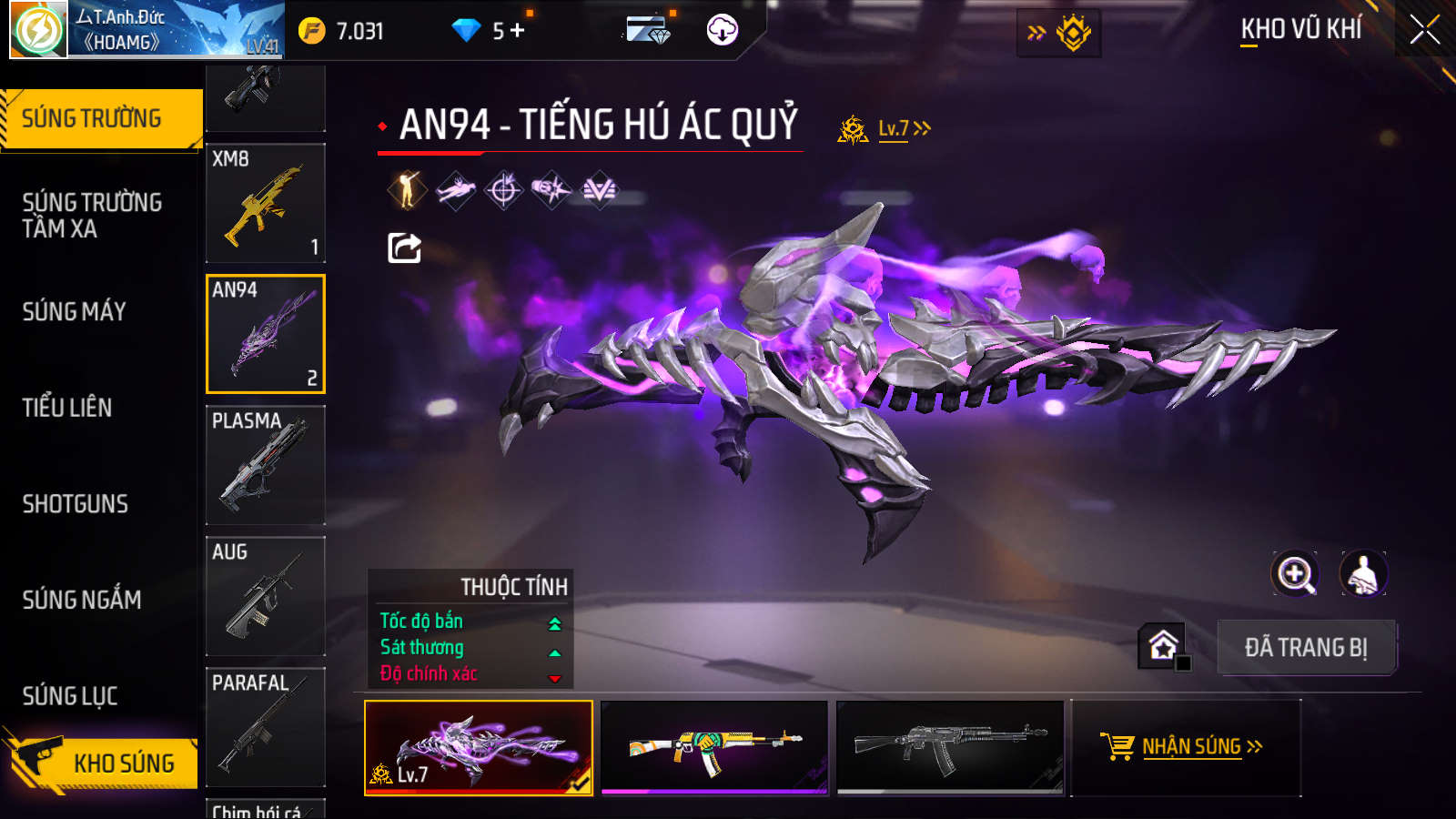Click the Đã Trang Bị button

(x=1306, y=648)
